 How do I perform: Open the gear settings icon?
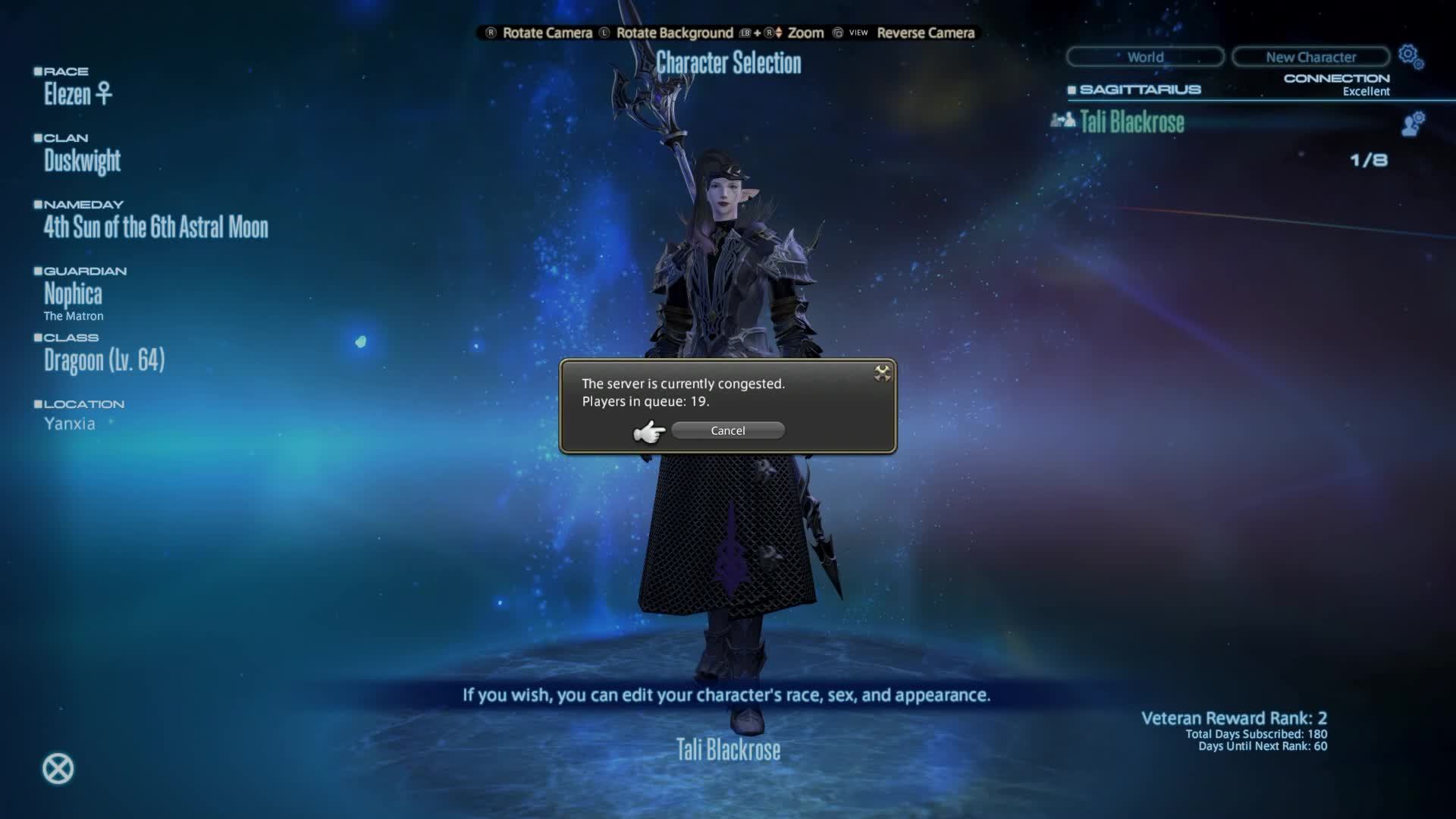pyautogui.click(x=1410, y=56)
